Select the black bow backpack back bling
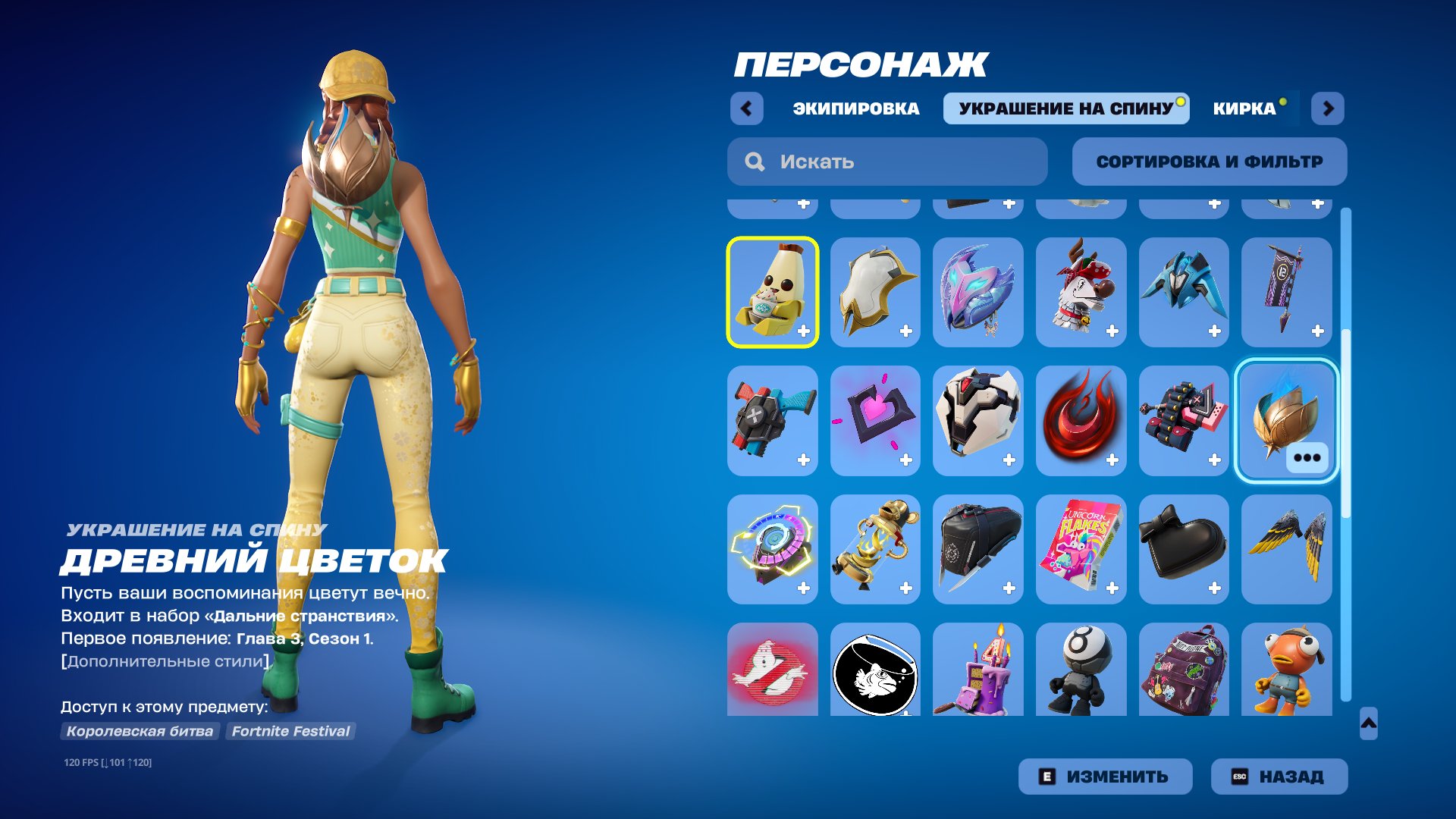 (1184, 550)
